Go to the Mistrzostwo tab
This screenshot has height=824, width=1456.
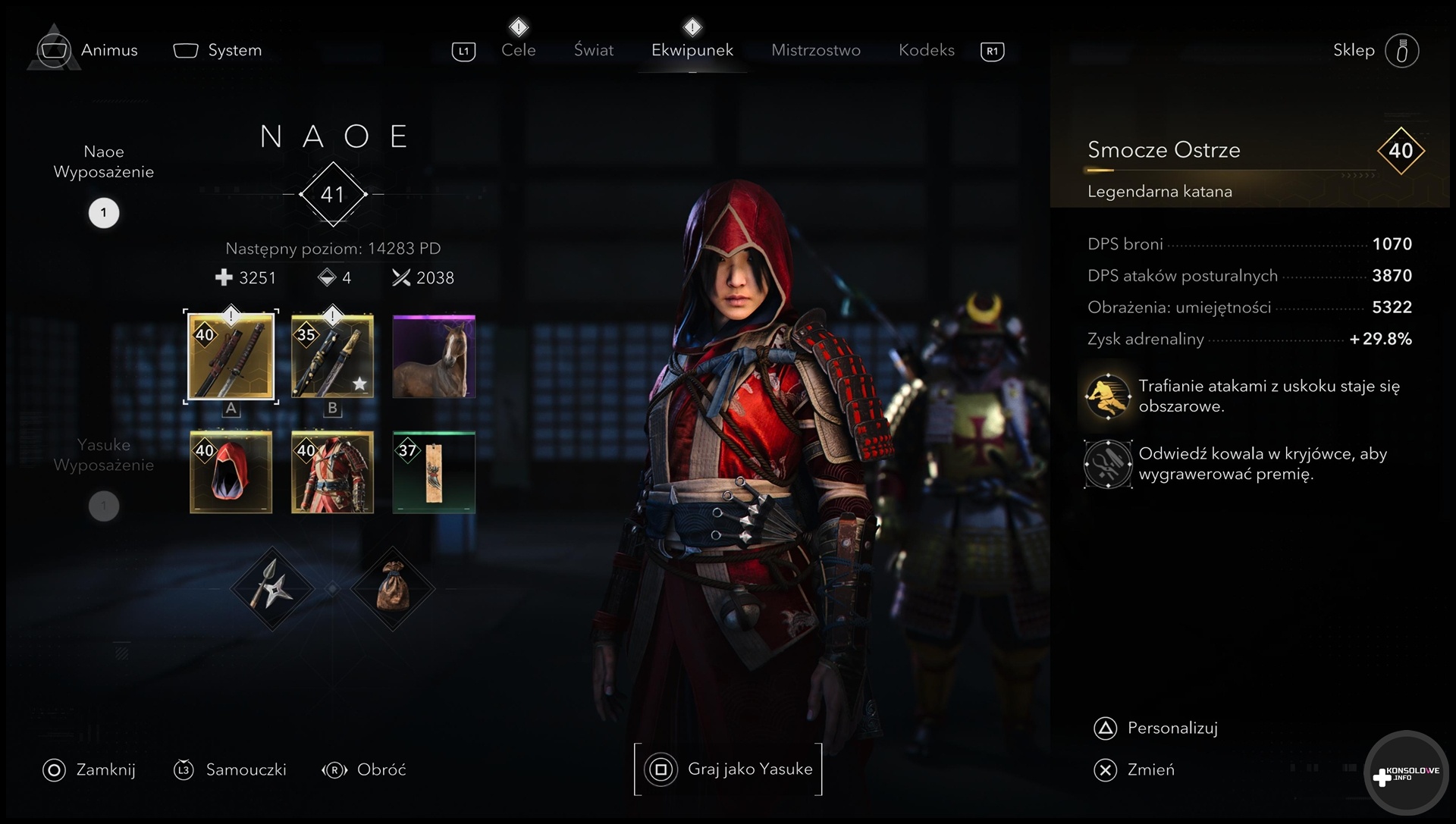(815, 50)
